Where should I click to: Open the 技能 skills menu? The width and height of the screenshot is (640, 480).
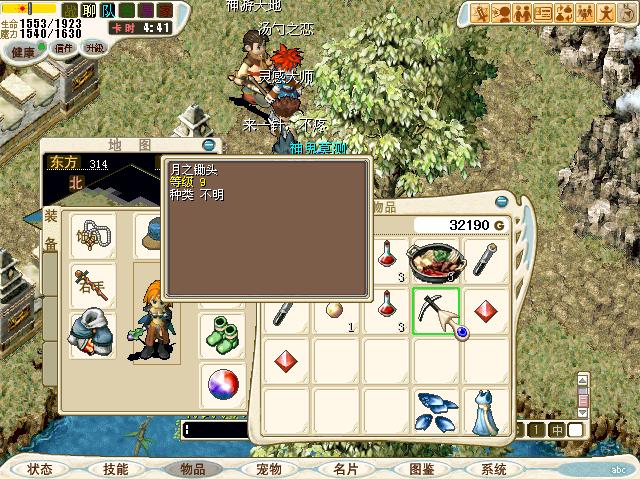116,468
